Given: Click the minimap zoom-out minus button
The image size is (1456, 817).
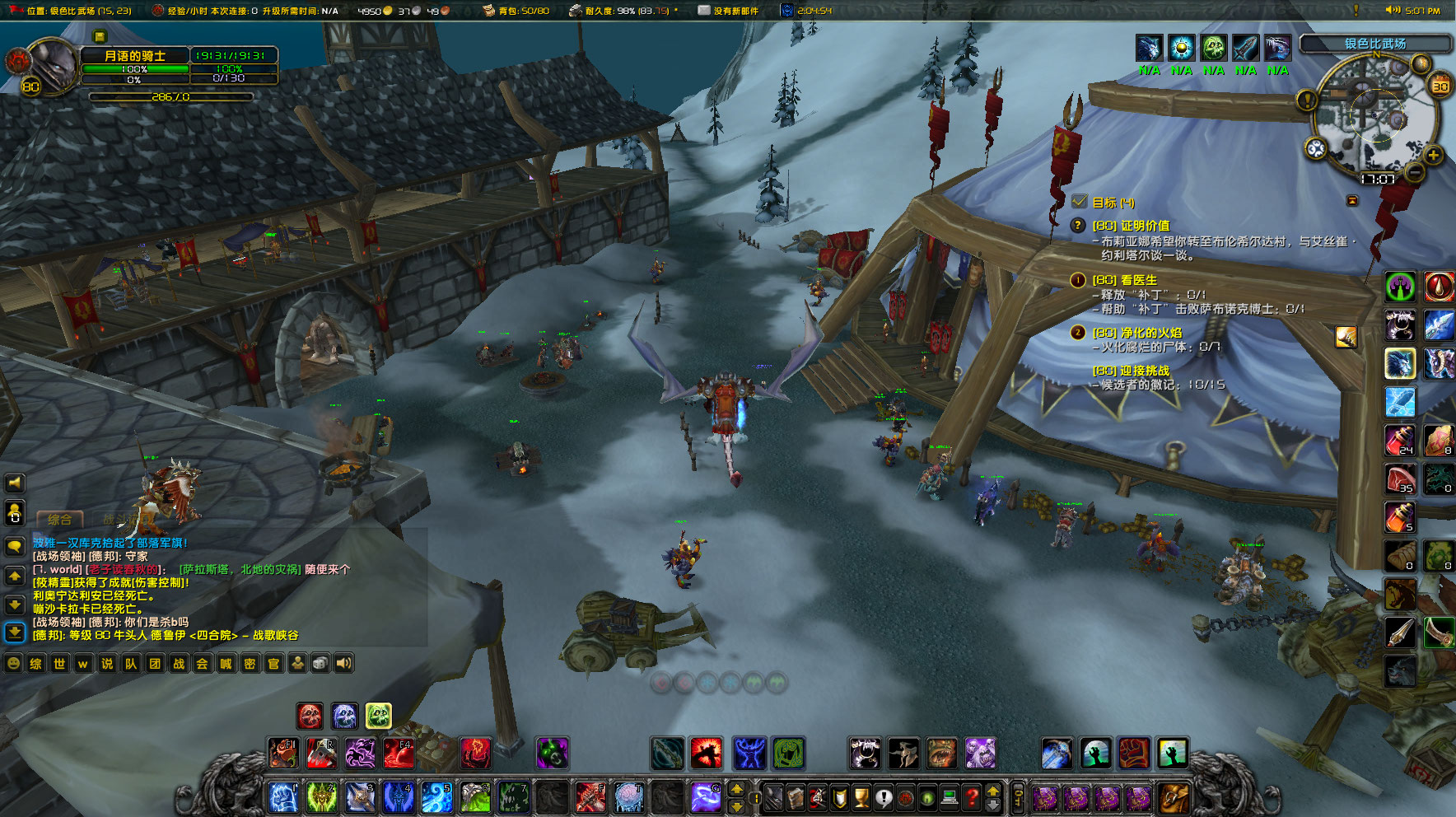Looking at the screenshot, I should tap(1415, 172).
